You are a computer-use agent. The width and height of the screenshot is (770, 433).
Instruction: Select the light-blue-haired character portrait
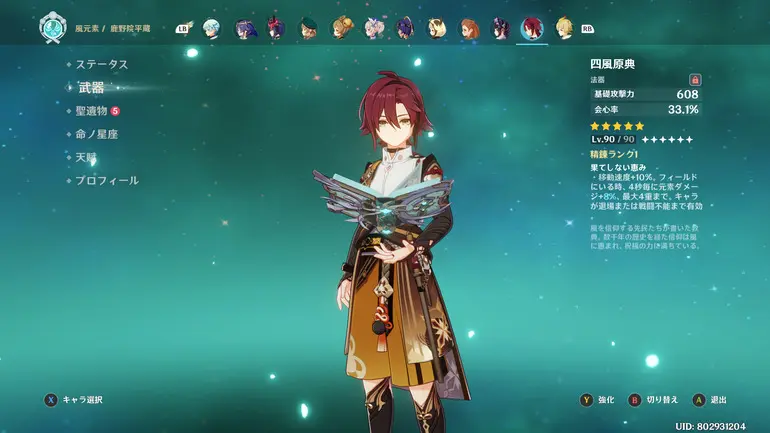(x=211, y=28)
